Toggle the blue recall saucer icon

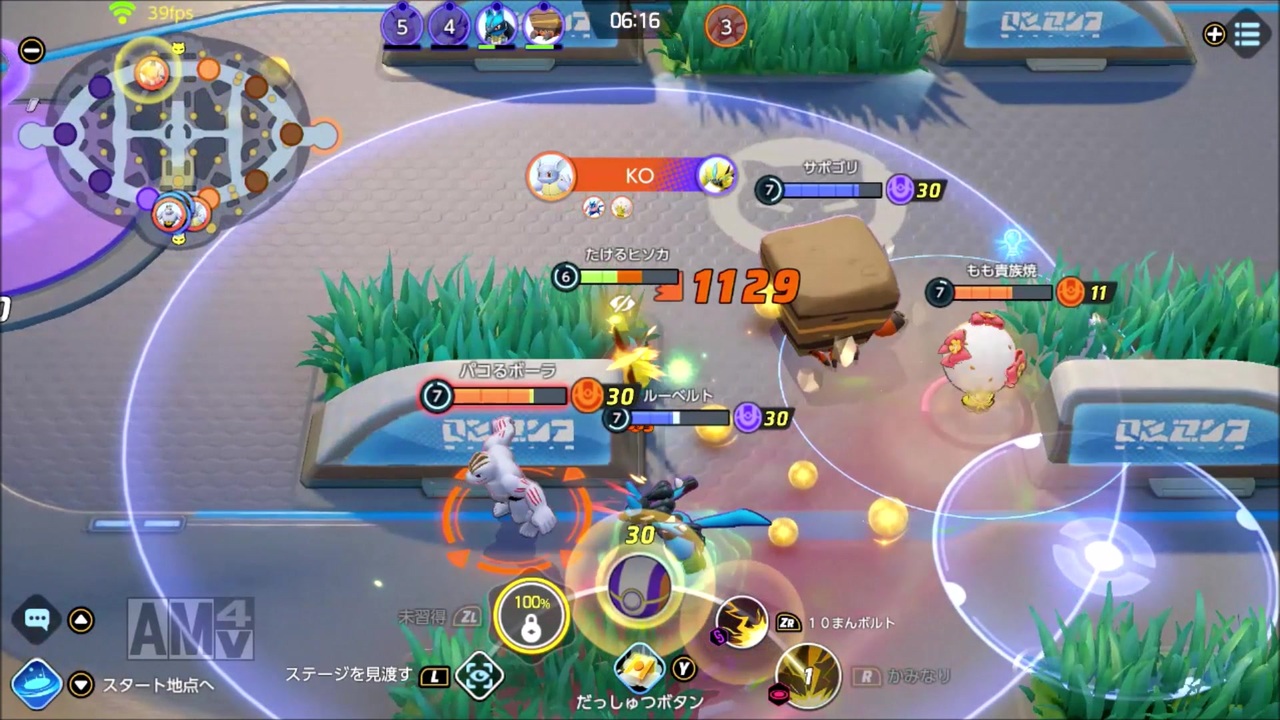click(36, 684)
